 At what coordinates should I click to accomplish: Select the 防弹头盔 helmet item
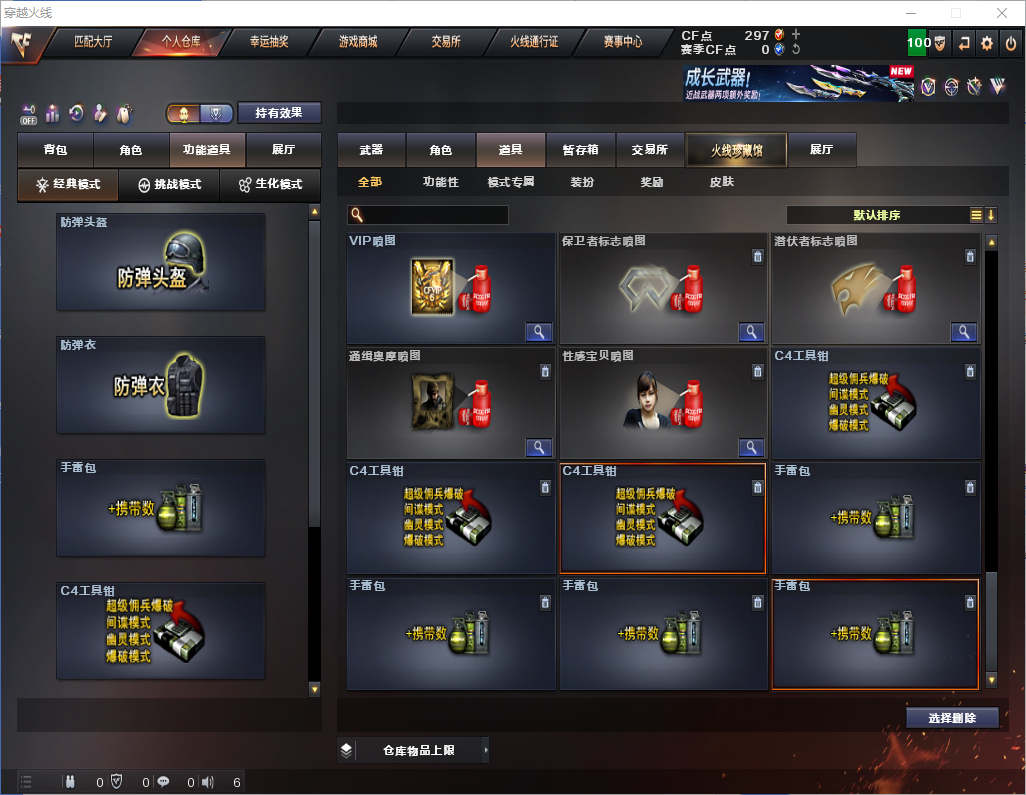click(161, 262)
